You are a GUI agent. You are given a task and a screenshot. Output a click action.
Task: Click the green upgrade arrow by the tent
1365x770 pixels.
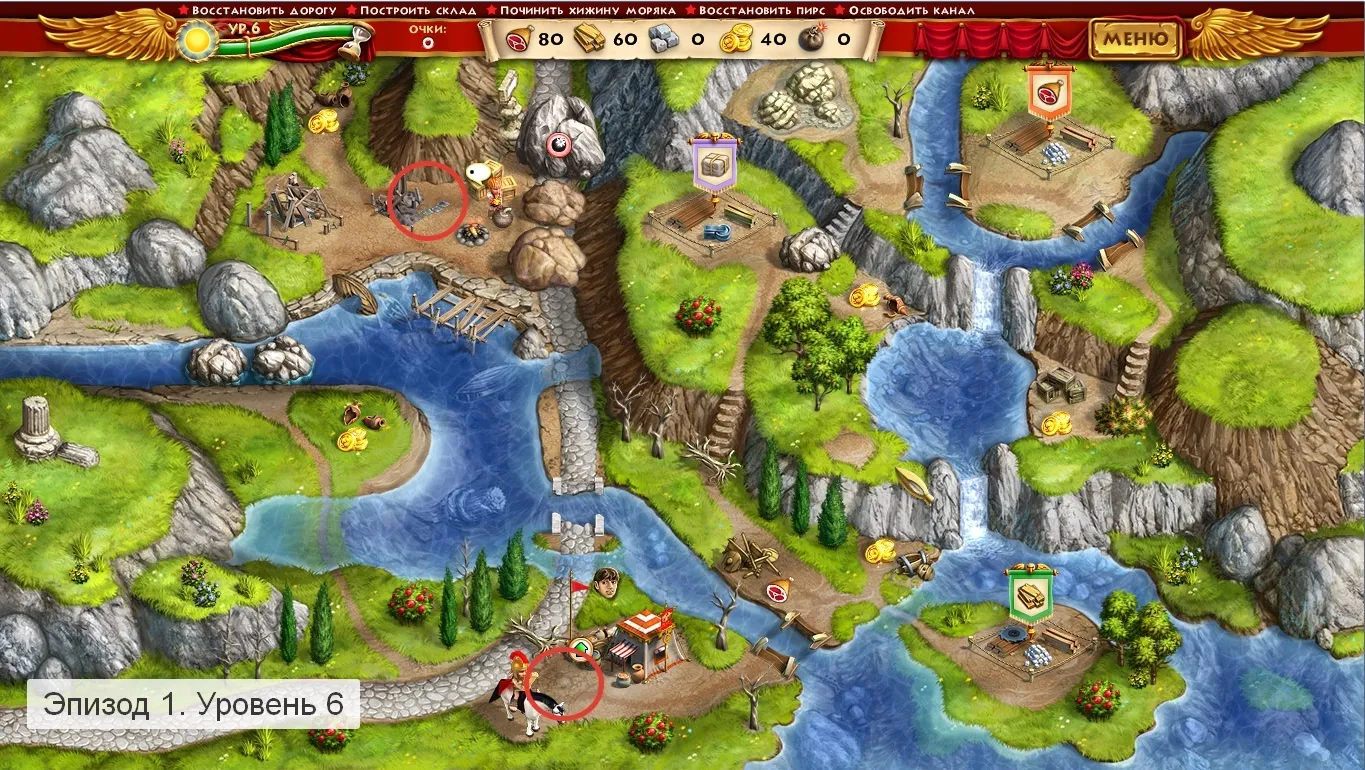point(579,651)
